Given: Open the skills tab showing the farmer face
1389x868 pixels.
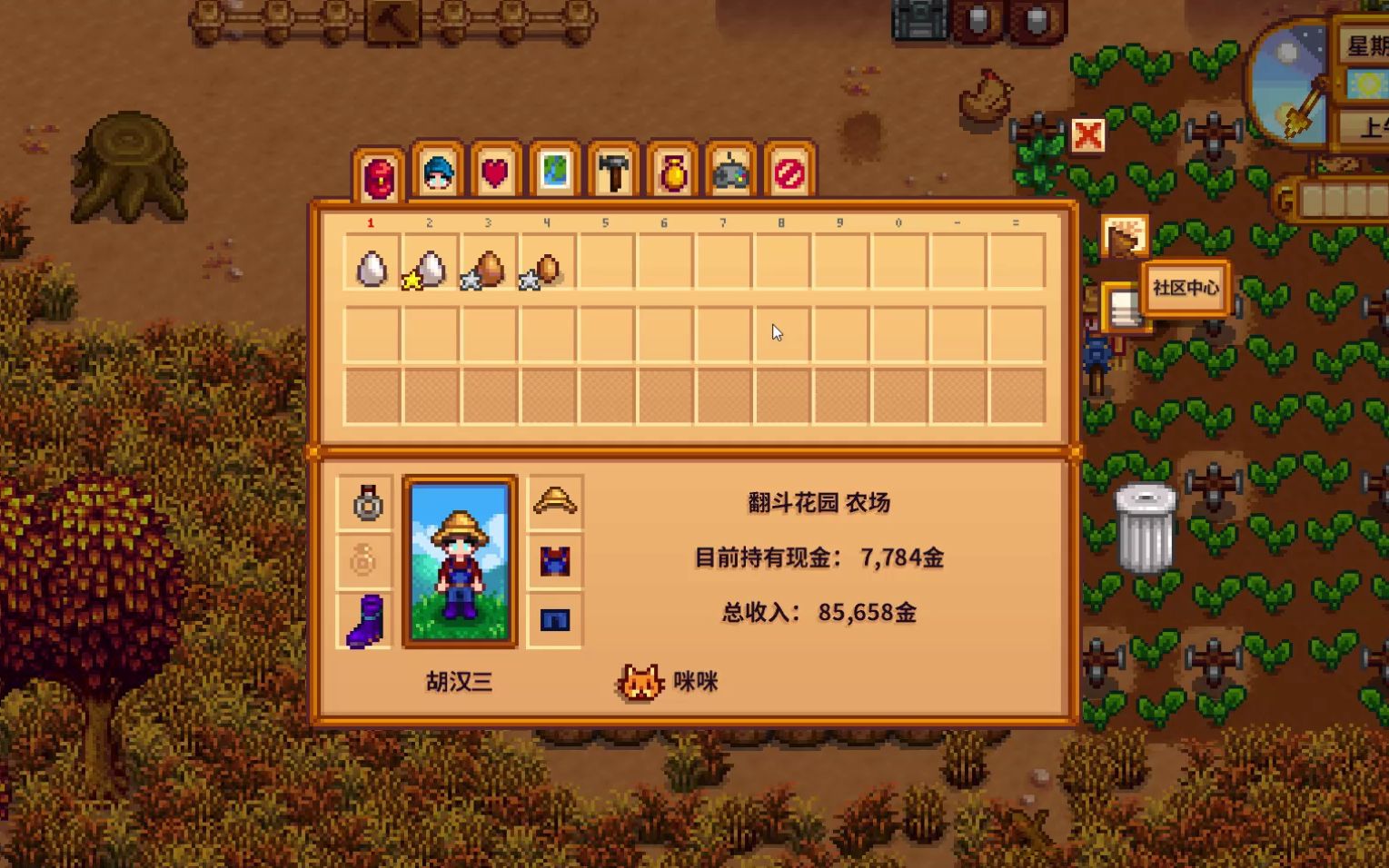Looking at the screenshot, I should pyautogui.click(x=434, y=173).
